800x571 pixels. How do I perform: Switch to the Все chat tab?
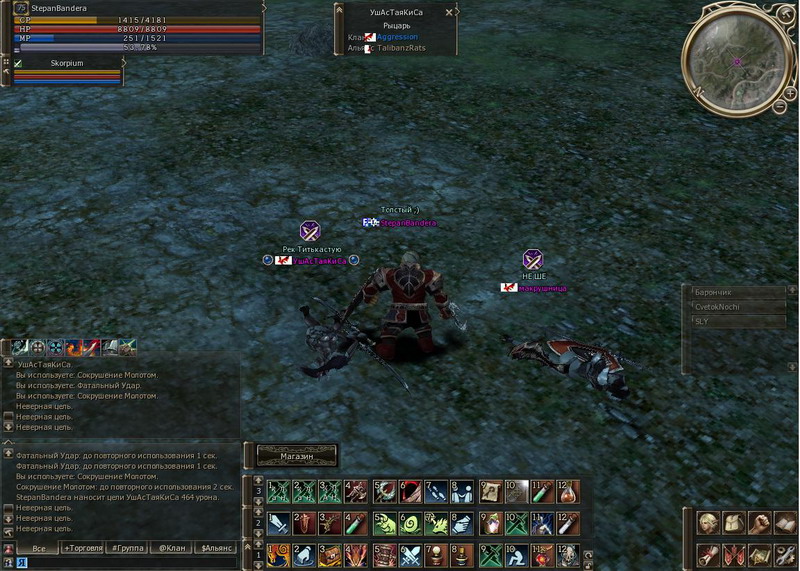pos(39,548)
